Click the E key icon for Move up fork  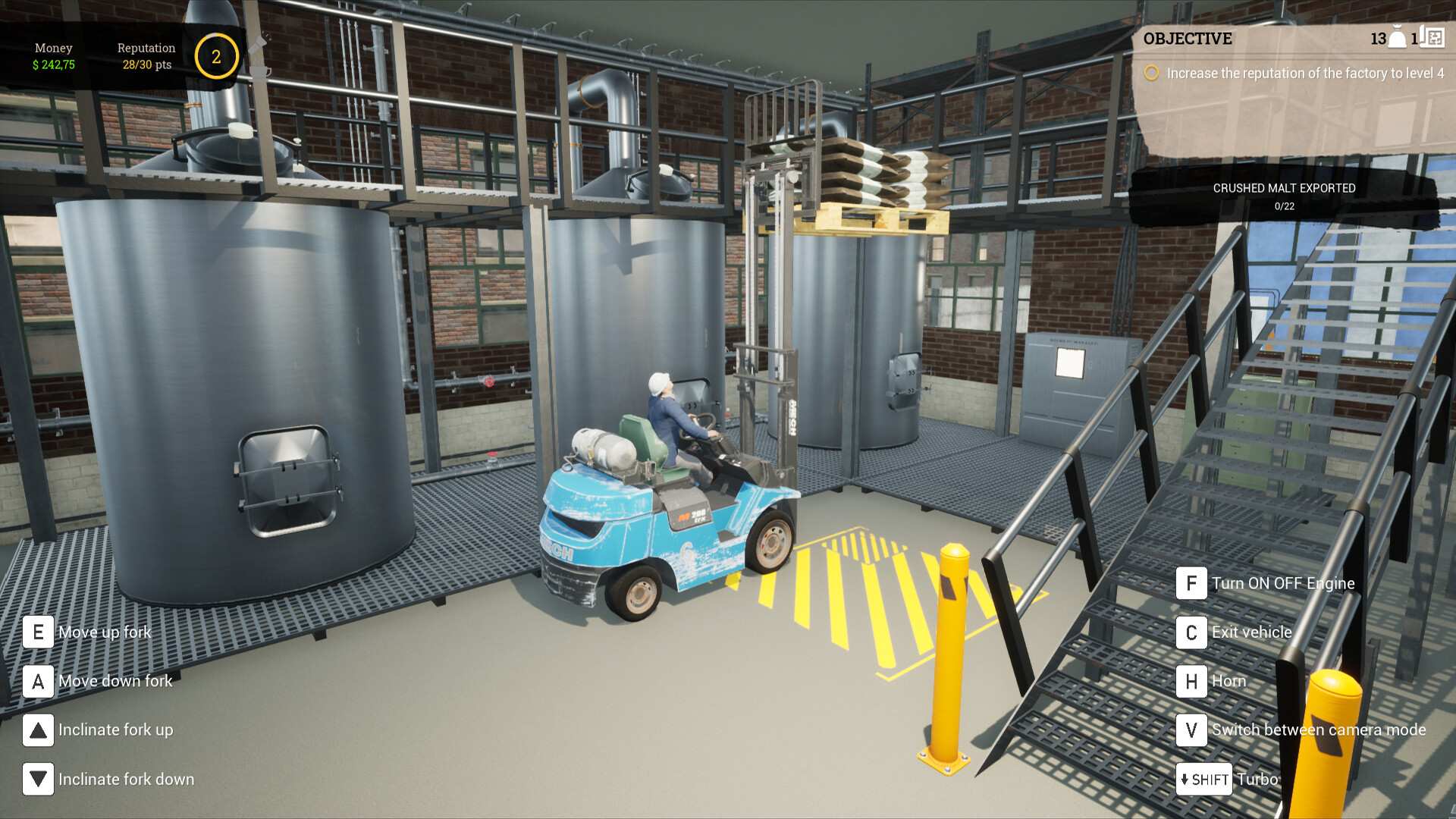(x=37, y=631)
